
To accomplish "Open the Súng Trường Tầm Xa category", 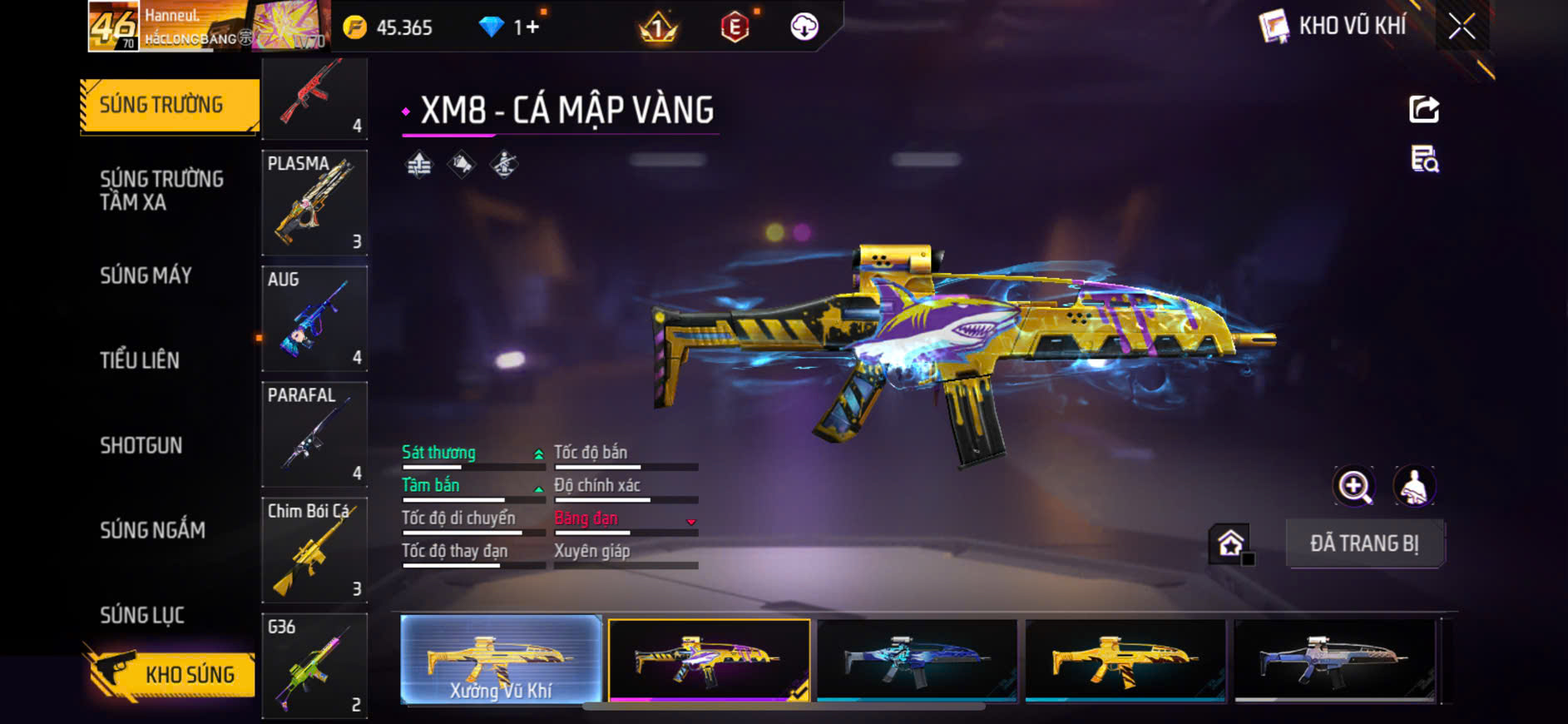I will [162, 191].
